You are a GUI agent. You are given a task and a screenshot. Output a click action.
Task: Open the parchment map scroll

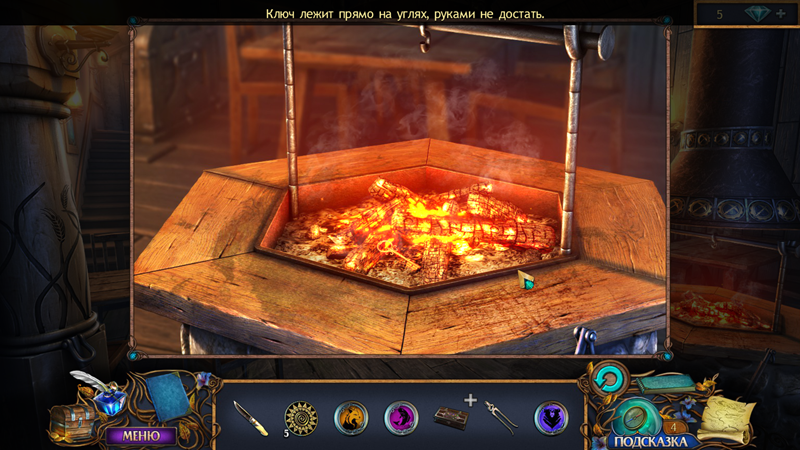(729, 416)
